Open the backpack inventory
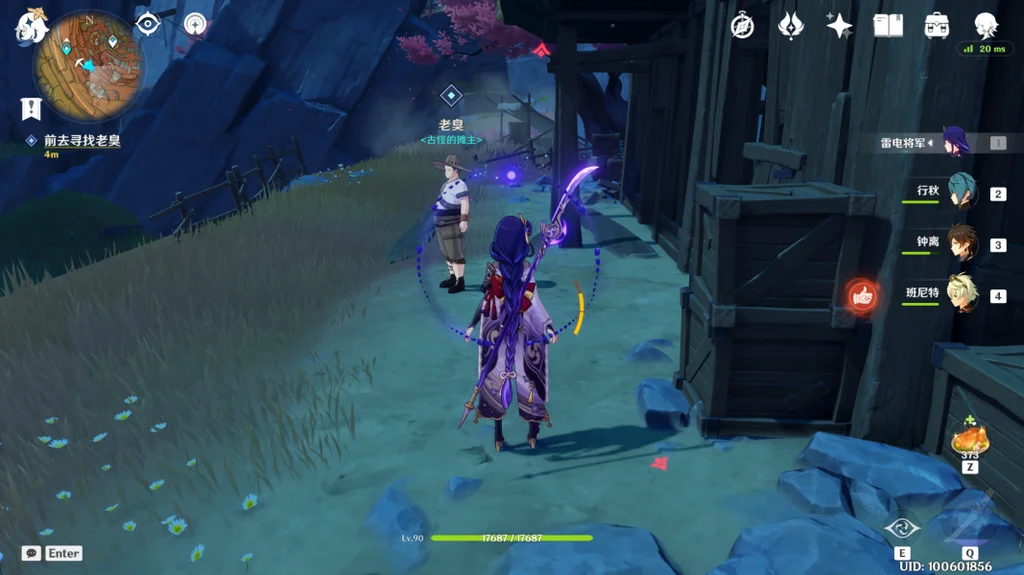This screenshot has width=1024, height=575. tap(937, 26)
